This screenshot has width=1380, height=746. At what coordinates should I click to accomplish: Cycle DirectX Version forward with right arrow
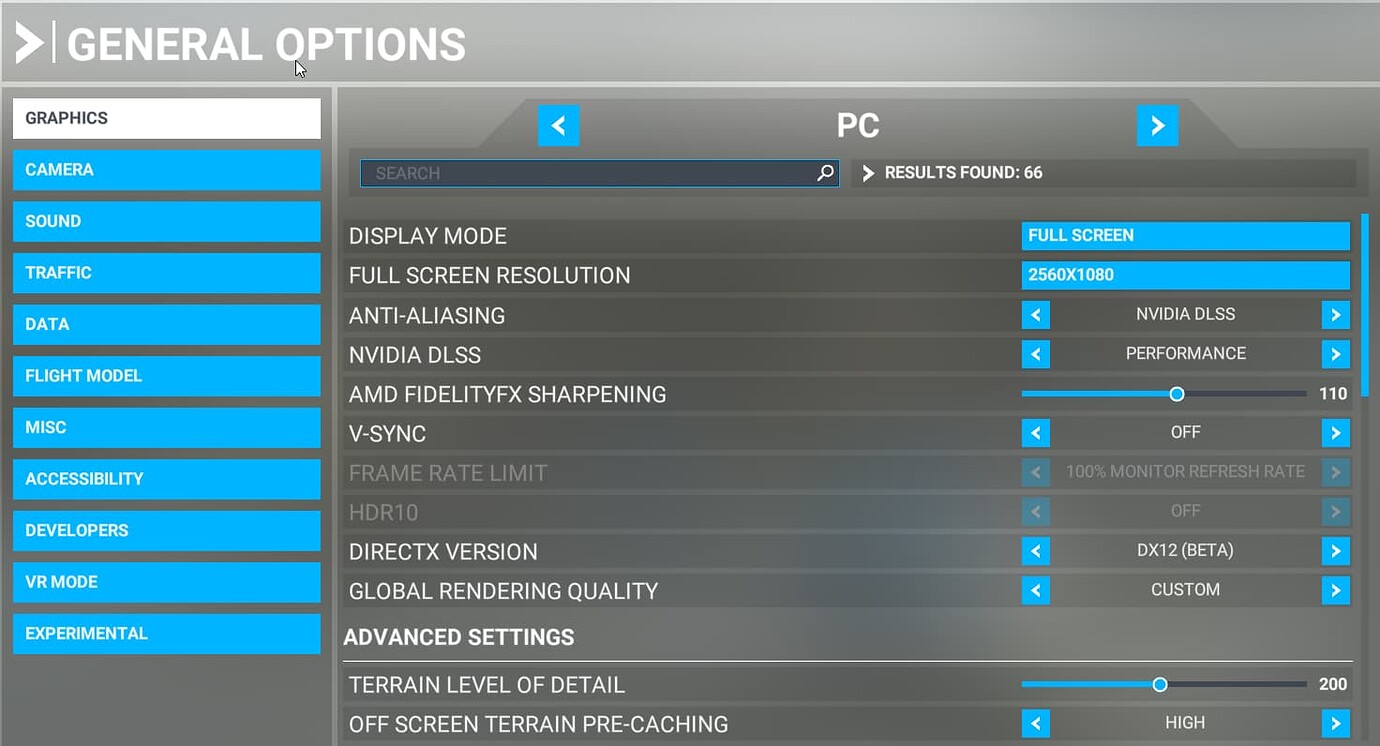pos(1335,550)
